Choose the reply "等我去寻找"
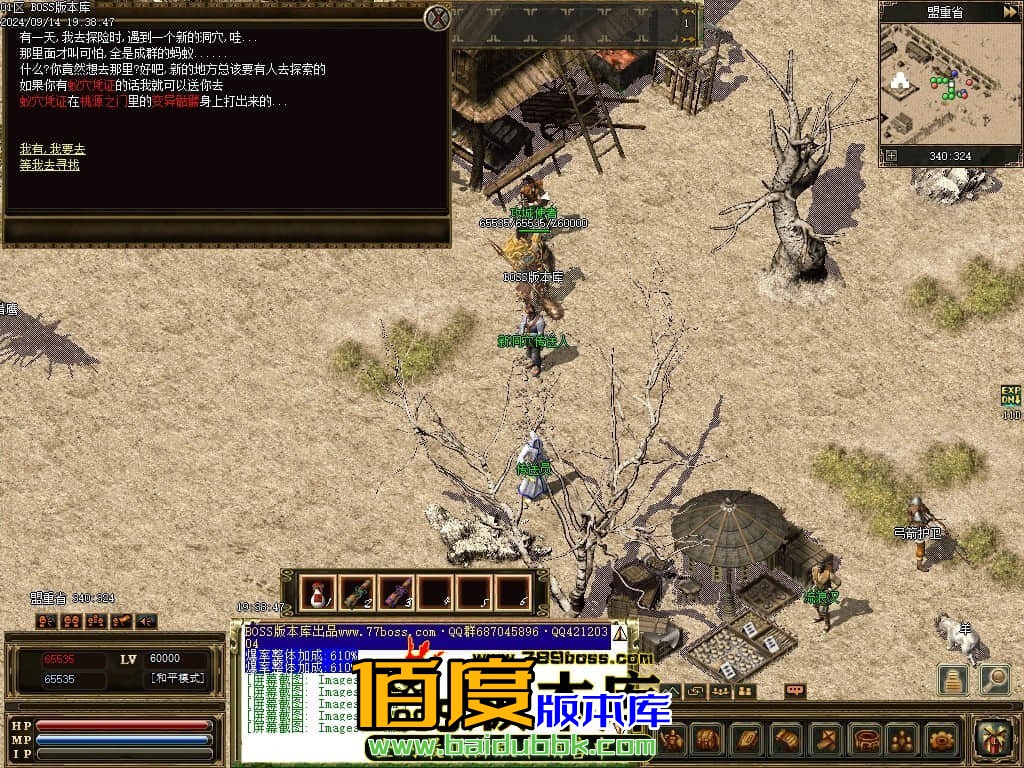1024x768 pixels. pos(49,165)
